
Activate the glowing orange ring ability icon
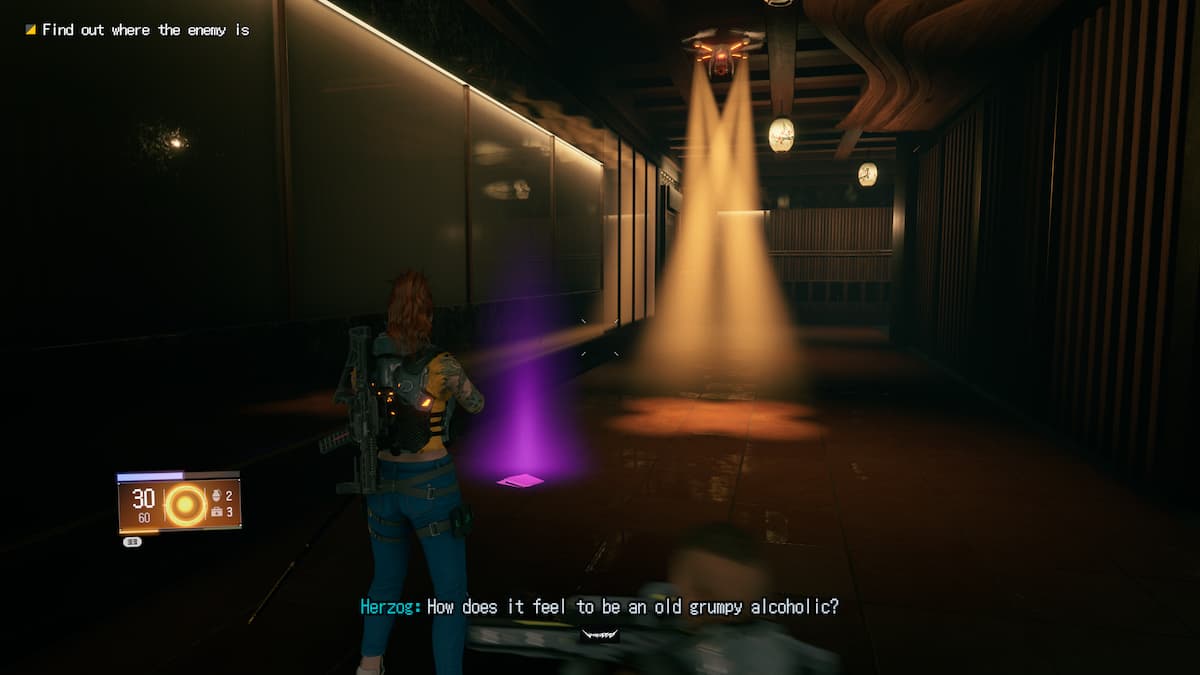pyautogui.click(x=186, y=505)
